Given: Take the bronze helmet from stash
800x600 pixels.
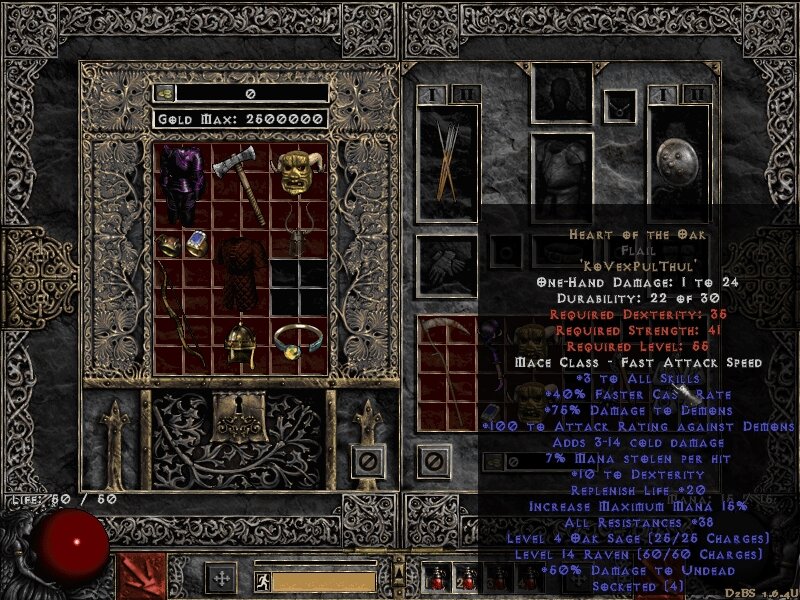Looking at the screenshot, I should tap(238, 346).
